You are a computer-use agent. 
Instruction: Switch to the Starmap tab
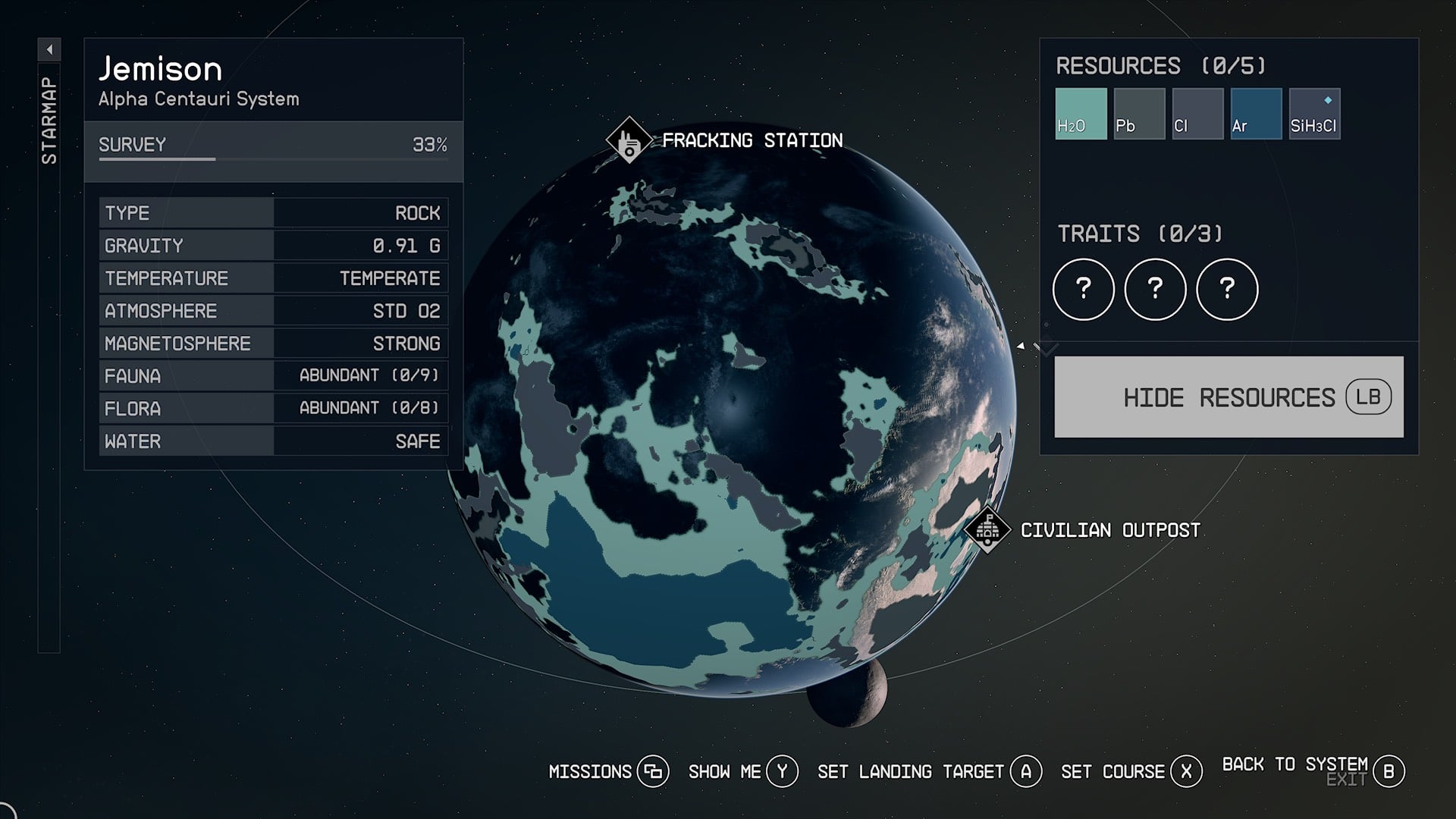point(50,118)
